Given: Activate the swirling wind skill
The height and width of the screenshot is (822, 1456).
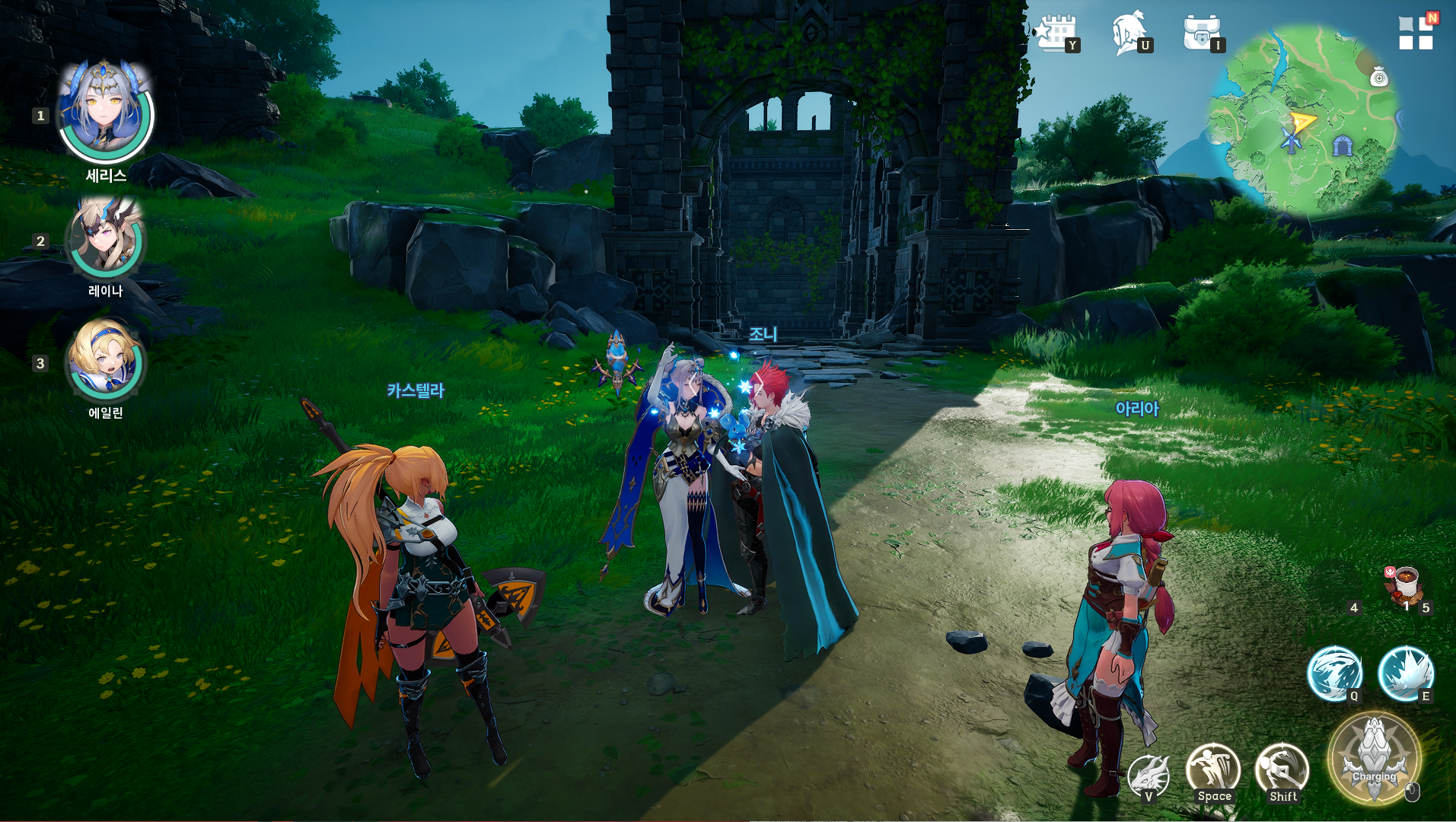Looking at the screenshot, I should coord(1333,673).
